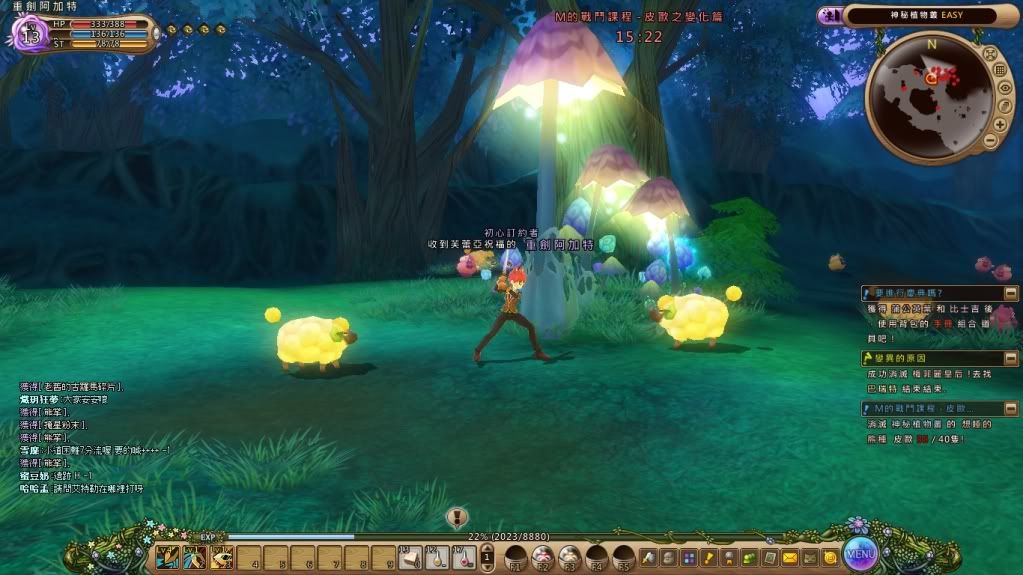Image resolution: width=1023 pixels, height=575 pixels.
Task: Click the exclamation alert bubble above EXP bar
Action: tap(457, 517)
